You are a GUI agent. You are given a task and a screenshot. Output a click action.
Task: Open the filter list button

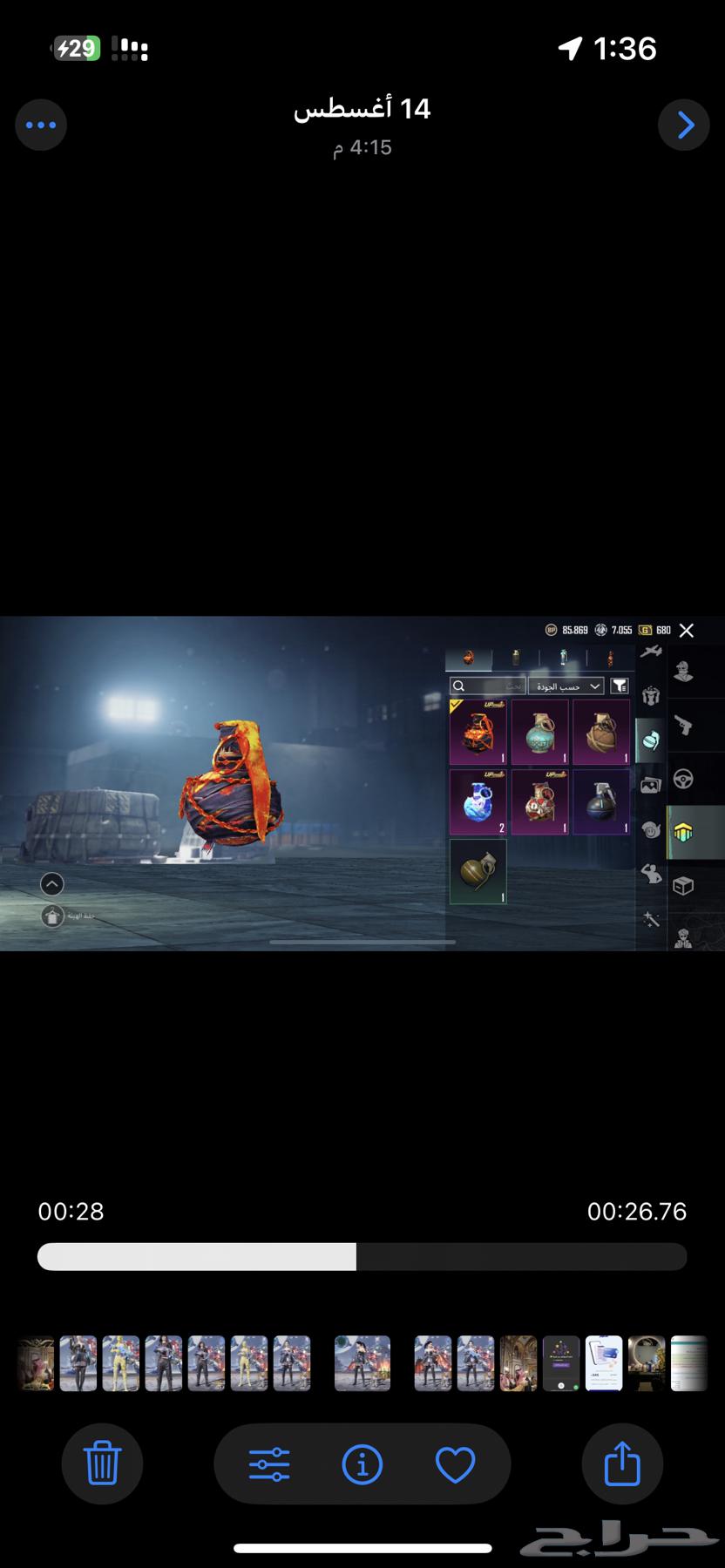(620, 686)
